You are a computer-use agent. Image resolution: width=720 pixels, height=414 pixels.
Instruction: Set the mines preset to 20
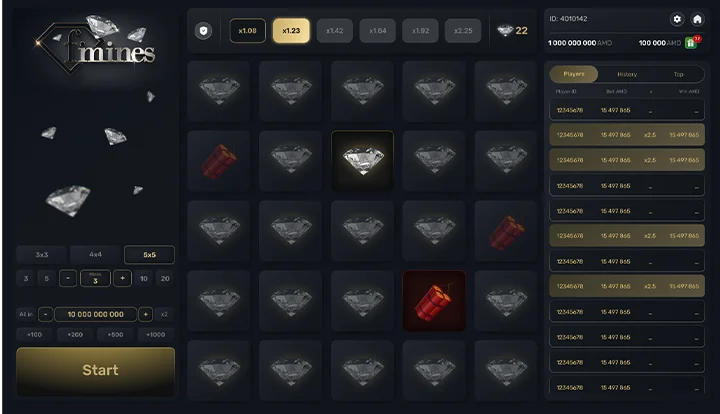(x=165, y=278)
